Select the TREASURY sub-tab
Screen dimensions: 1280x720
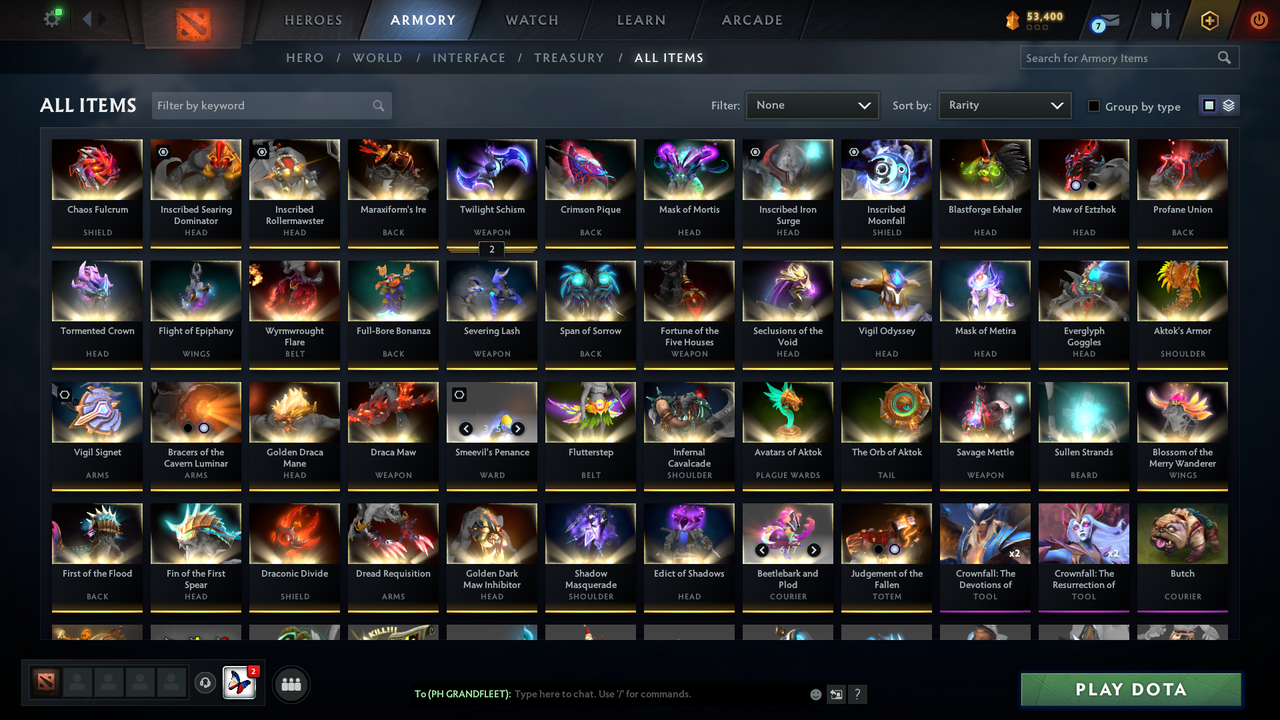tap(568, 57)
